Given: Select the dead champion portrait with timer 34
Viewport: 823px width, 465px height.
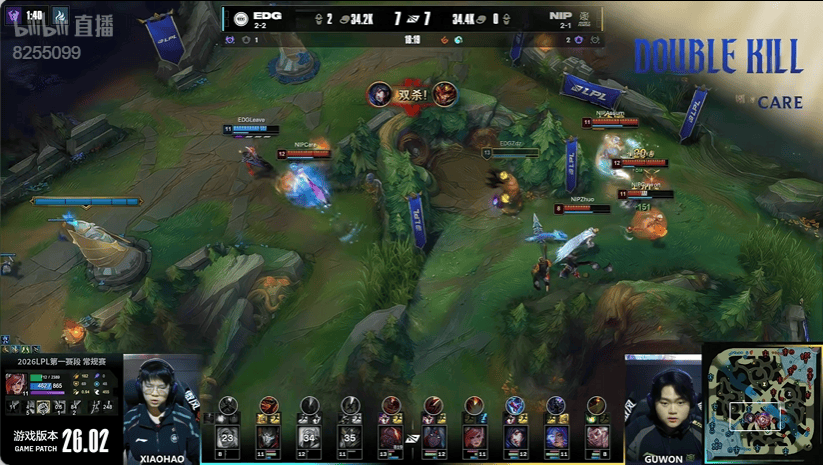Looking at the screenshot, I should 309,437.
